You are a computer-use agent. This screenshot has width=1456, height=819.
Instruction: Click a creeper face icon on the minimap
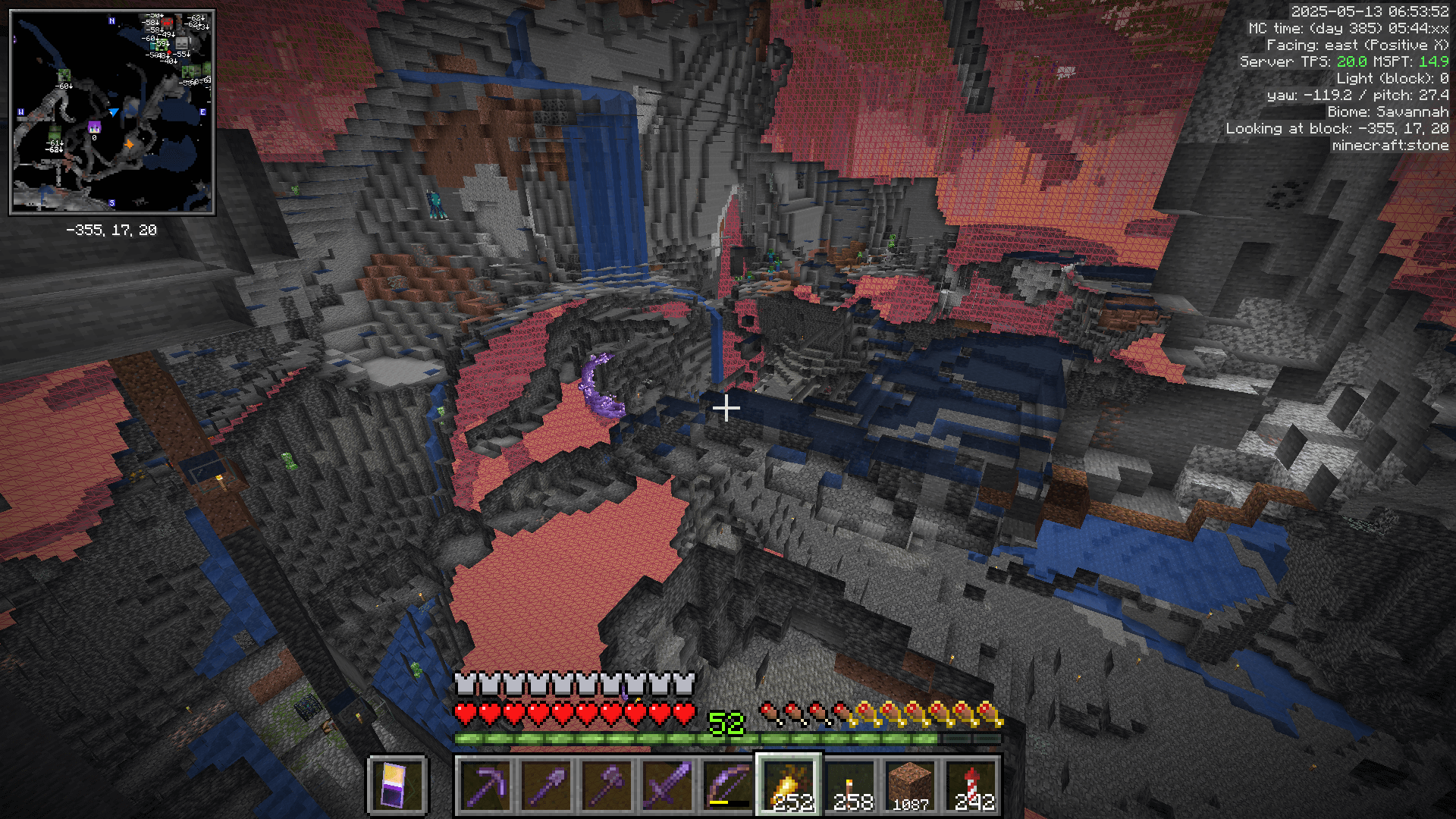tap(64, 74)
